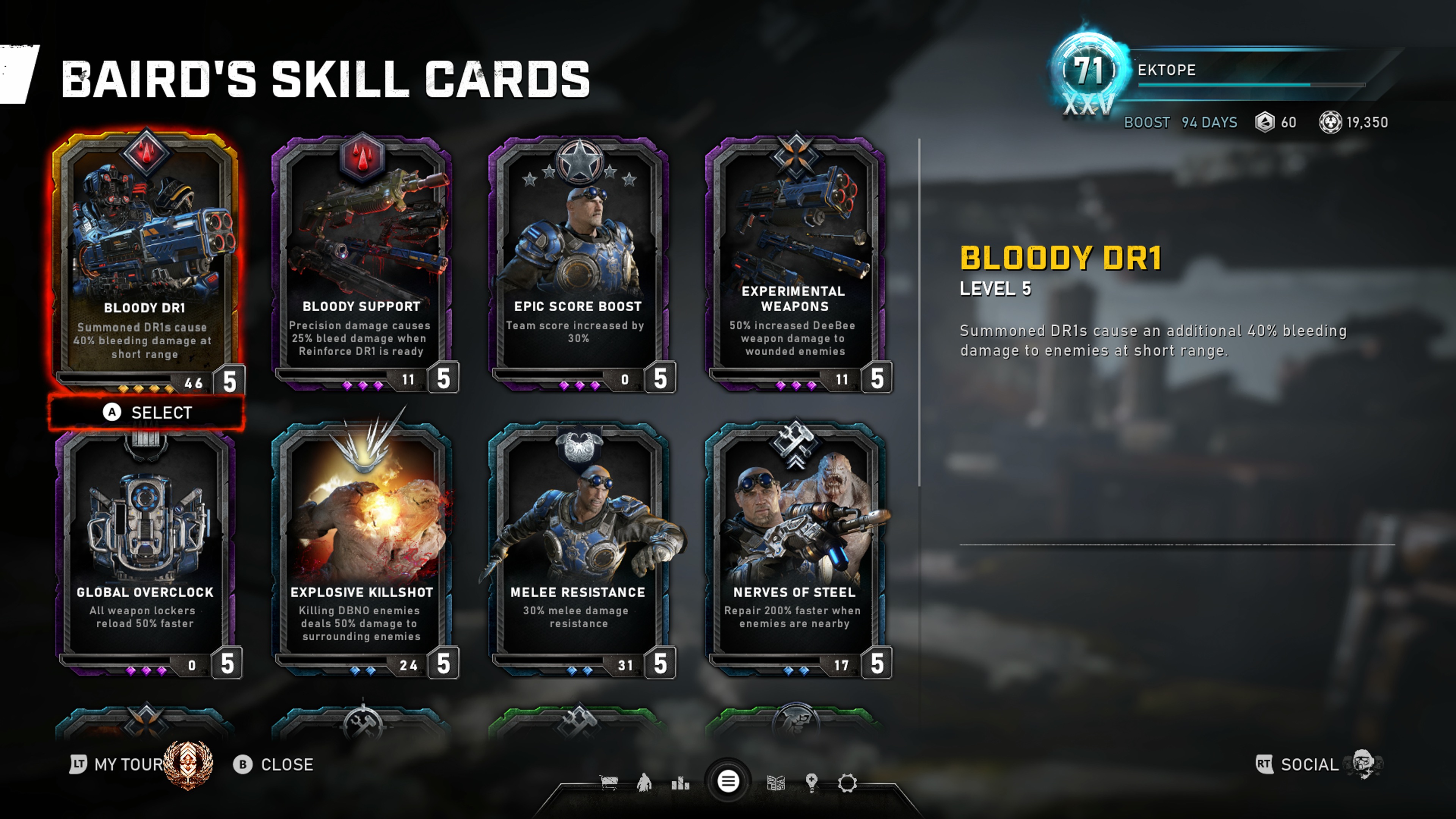Open the lightbulb tips icon
Image resolution: width=1456 pixels, height=819 pixels.
point(812,783)
